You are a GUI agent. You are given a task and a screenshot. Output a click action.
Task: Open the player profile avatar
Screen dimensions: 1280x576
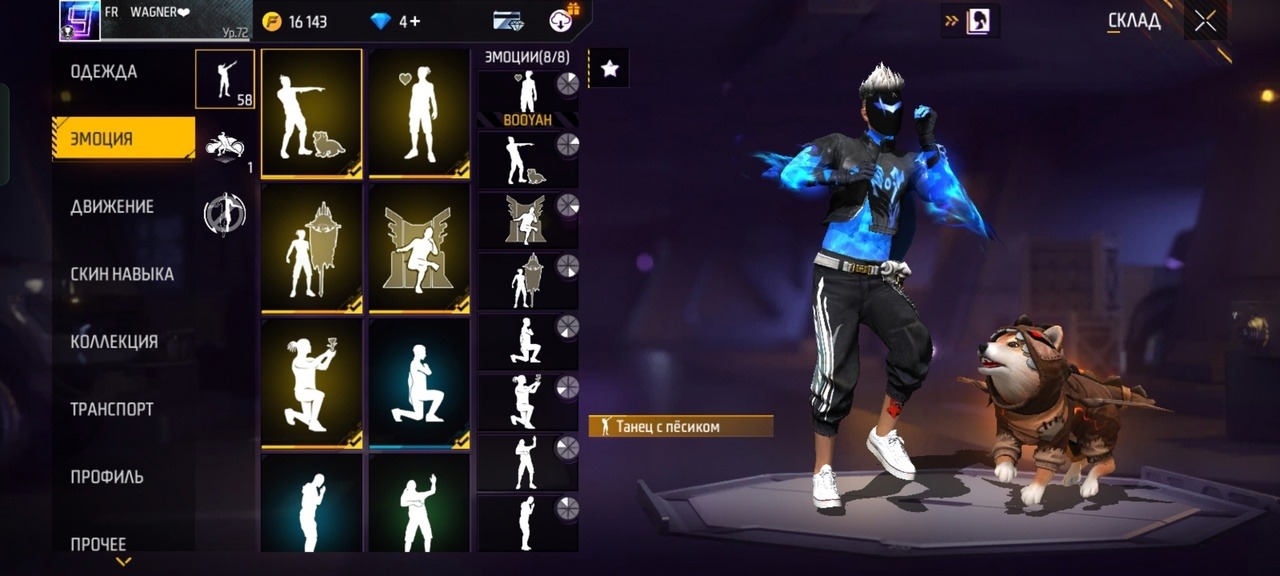click(80, 20)
